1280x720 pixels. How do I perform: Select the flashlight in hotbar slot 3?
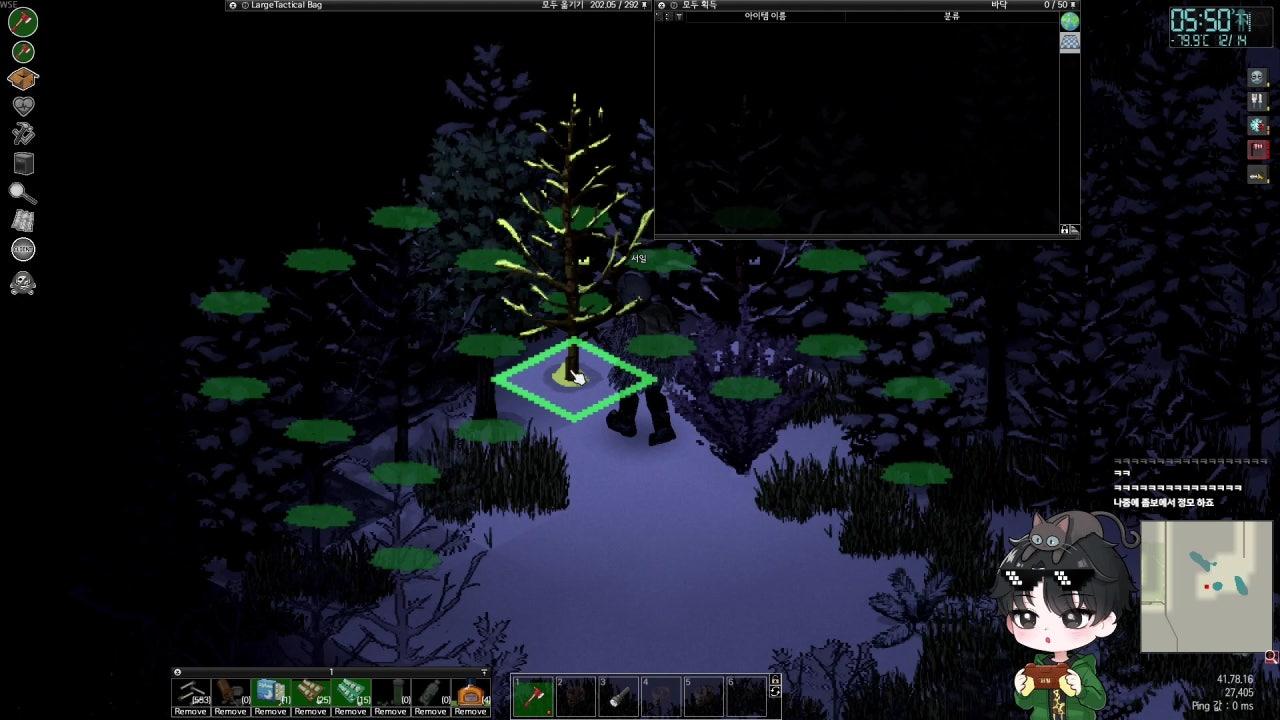[x=618, y=696]
